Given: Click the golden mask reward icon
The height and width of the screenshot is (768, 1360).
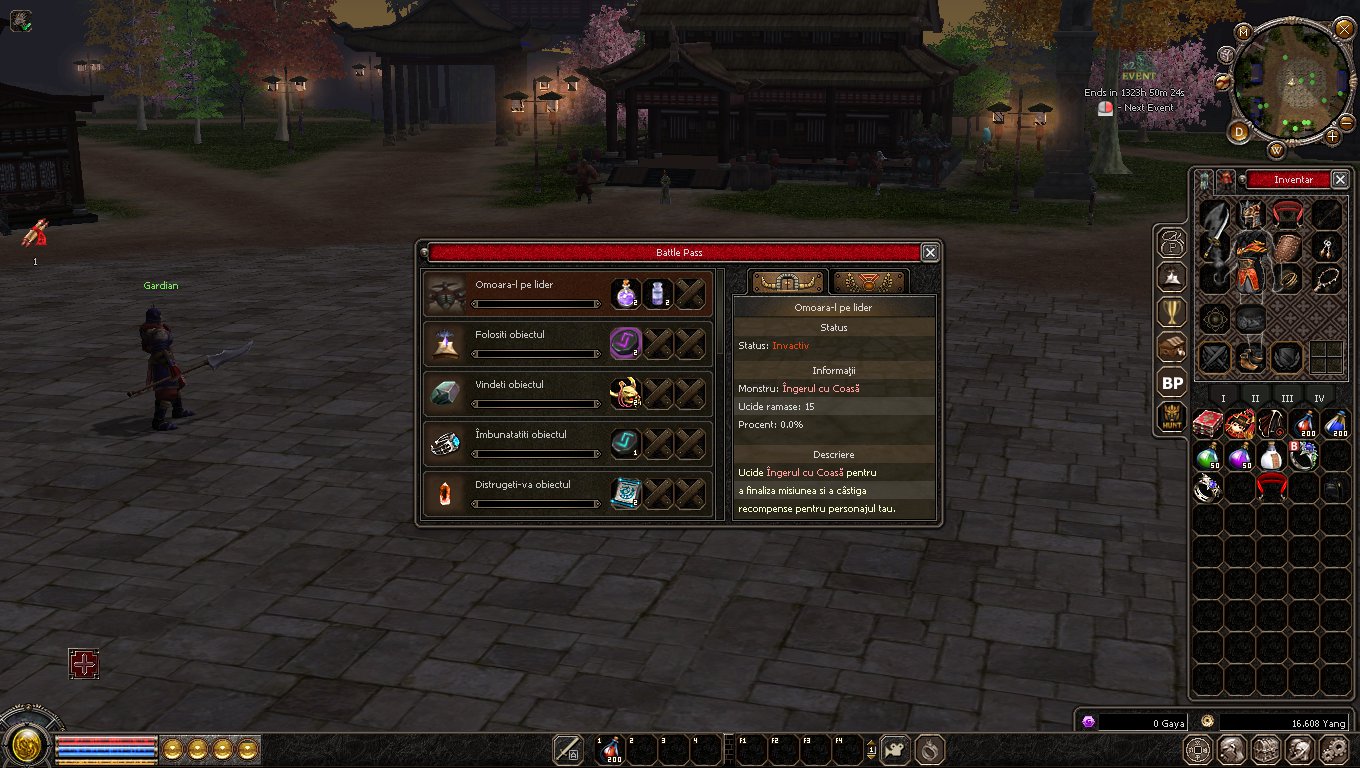Looking at the screenshot, I should click(x=626, y=393).
